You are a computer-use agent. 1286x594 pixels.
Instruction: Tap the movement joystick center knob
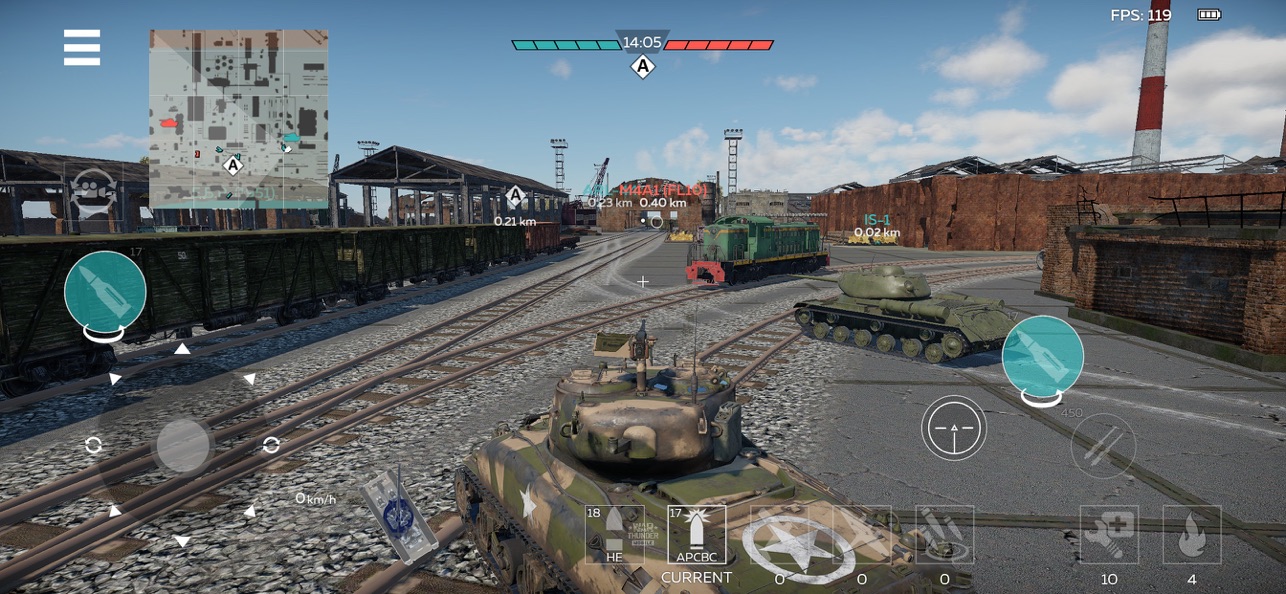click(x=183, y=445)
